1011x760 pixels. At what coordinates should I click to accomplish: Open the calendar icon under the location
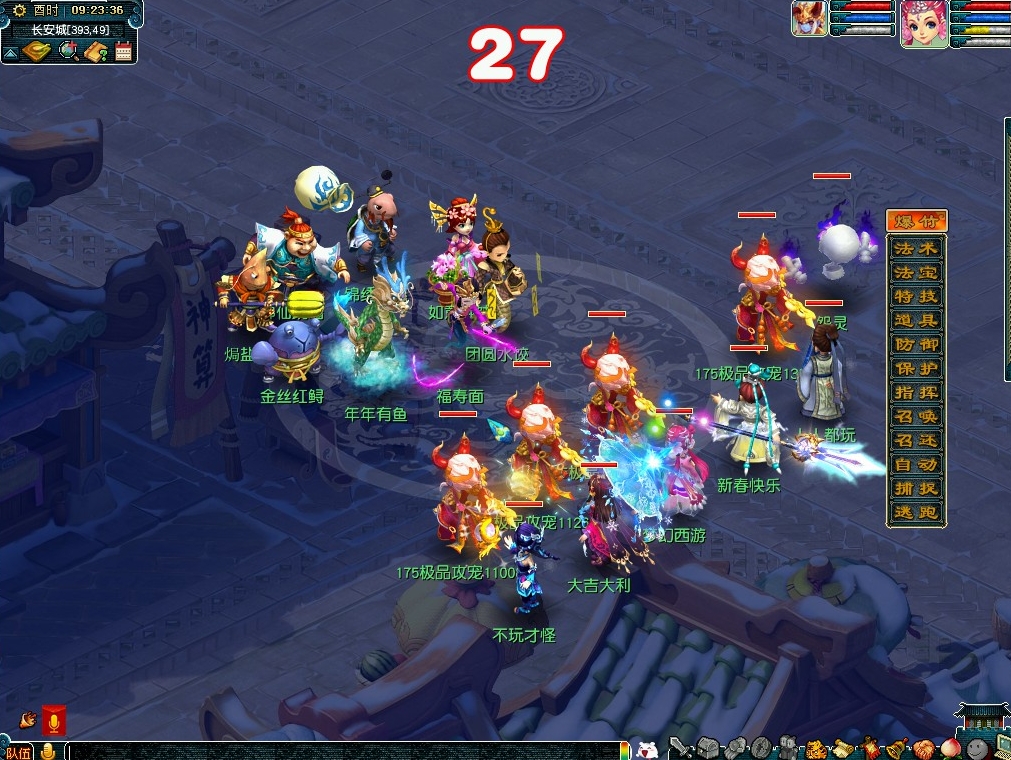point(124,51)
